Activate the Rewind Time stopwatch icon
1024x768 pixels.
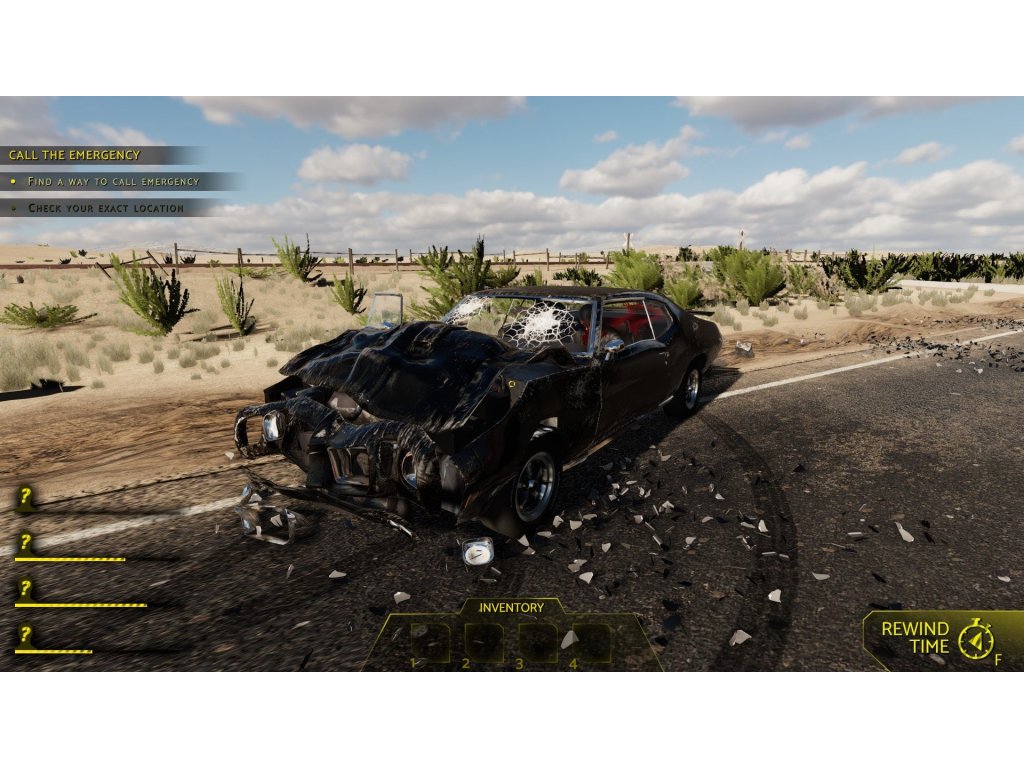pyautogui.click(x=975, y=638)
